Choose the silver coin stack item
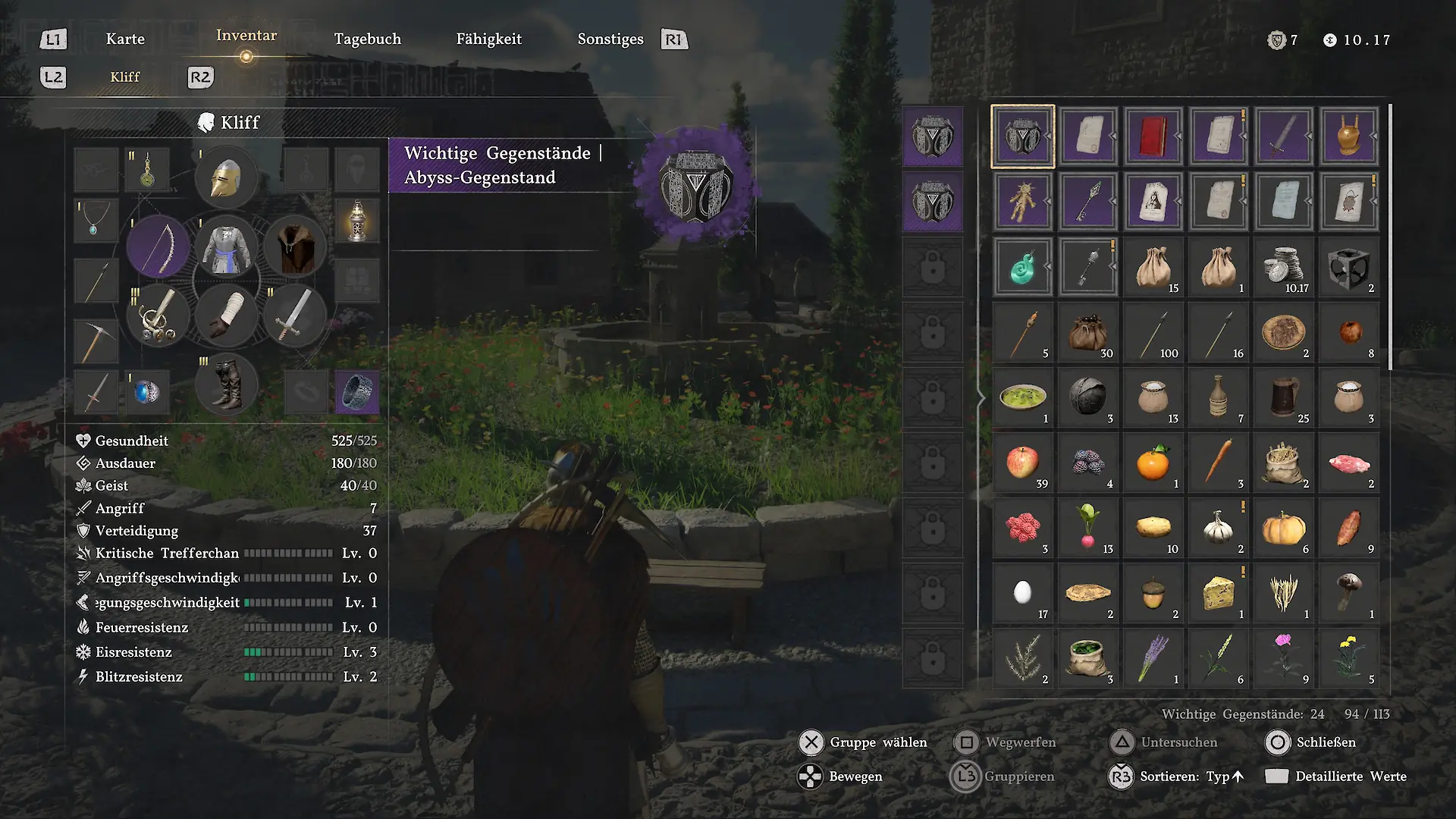 tap(1283, 267)
